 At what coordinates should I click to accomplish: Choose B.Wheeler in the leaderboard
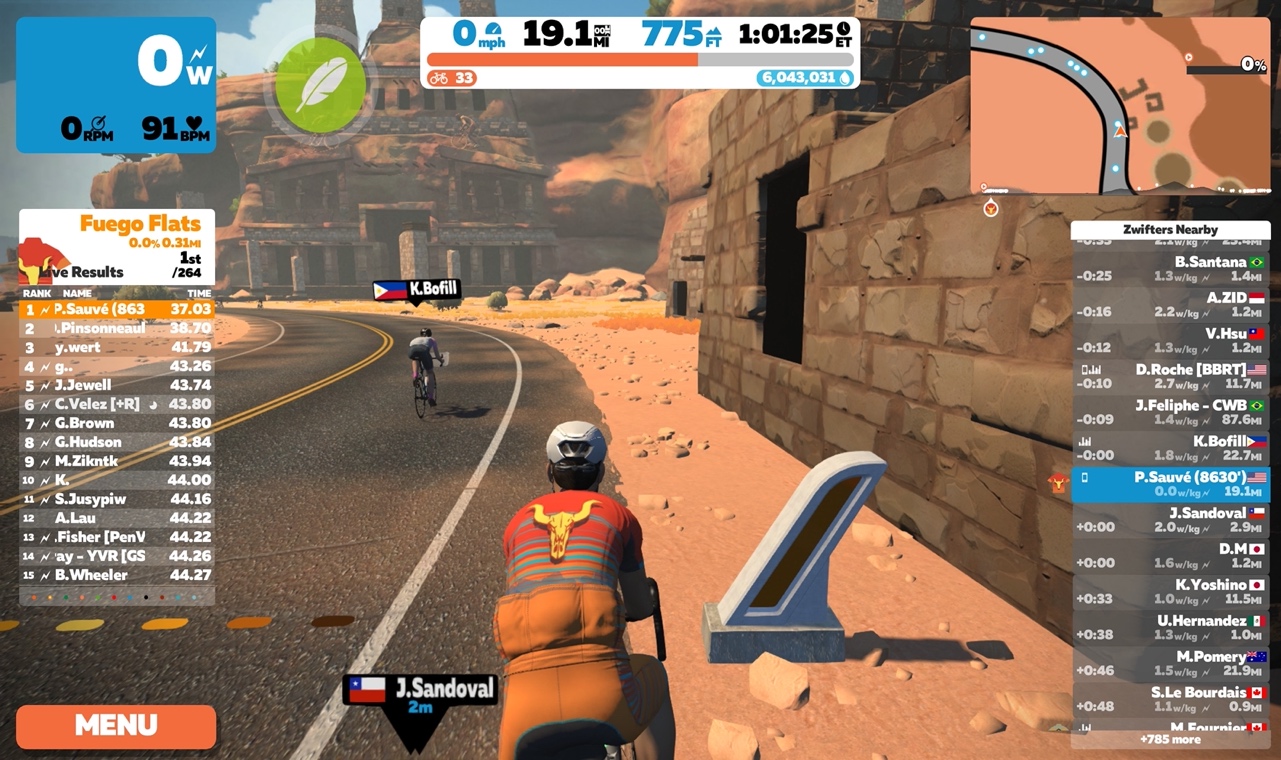pyautogui.click(x=117, y=575)
